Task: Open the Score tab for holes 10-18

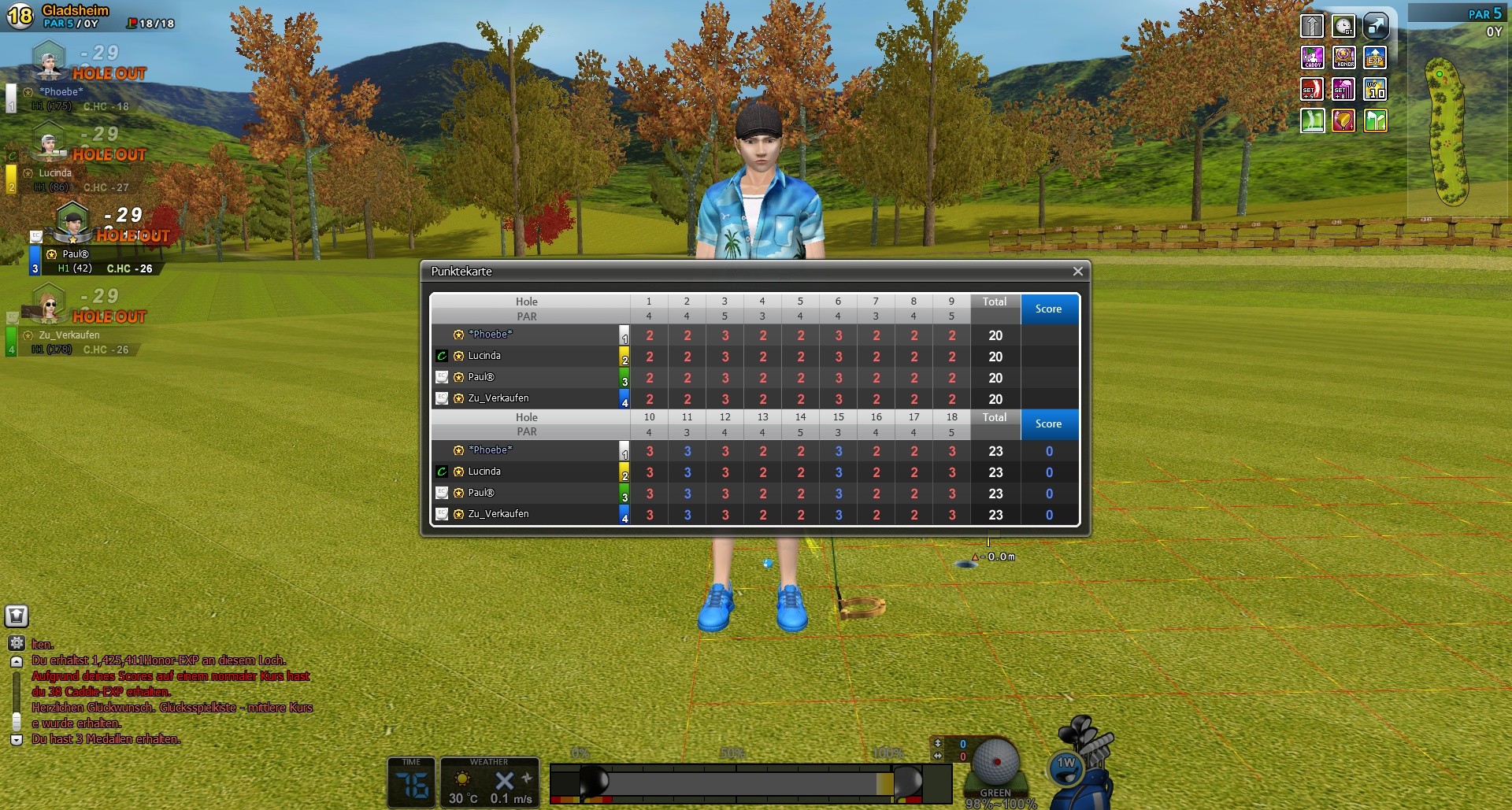Action: tap(1048, 423)
